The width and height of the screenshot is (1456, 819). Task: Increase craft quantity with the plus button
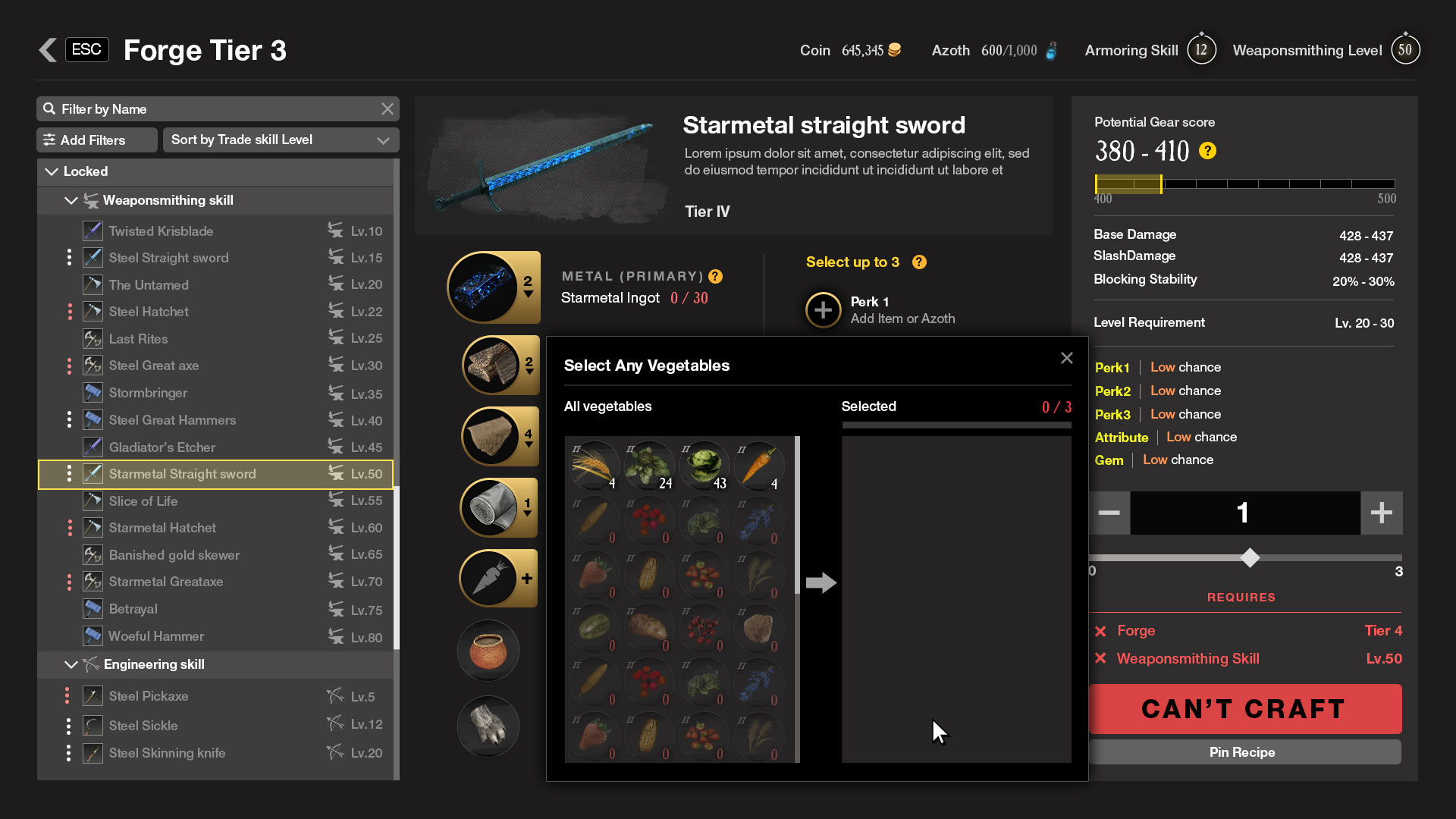(1381, 513)
